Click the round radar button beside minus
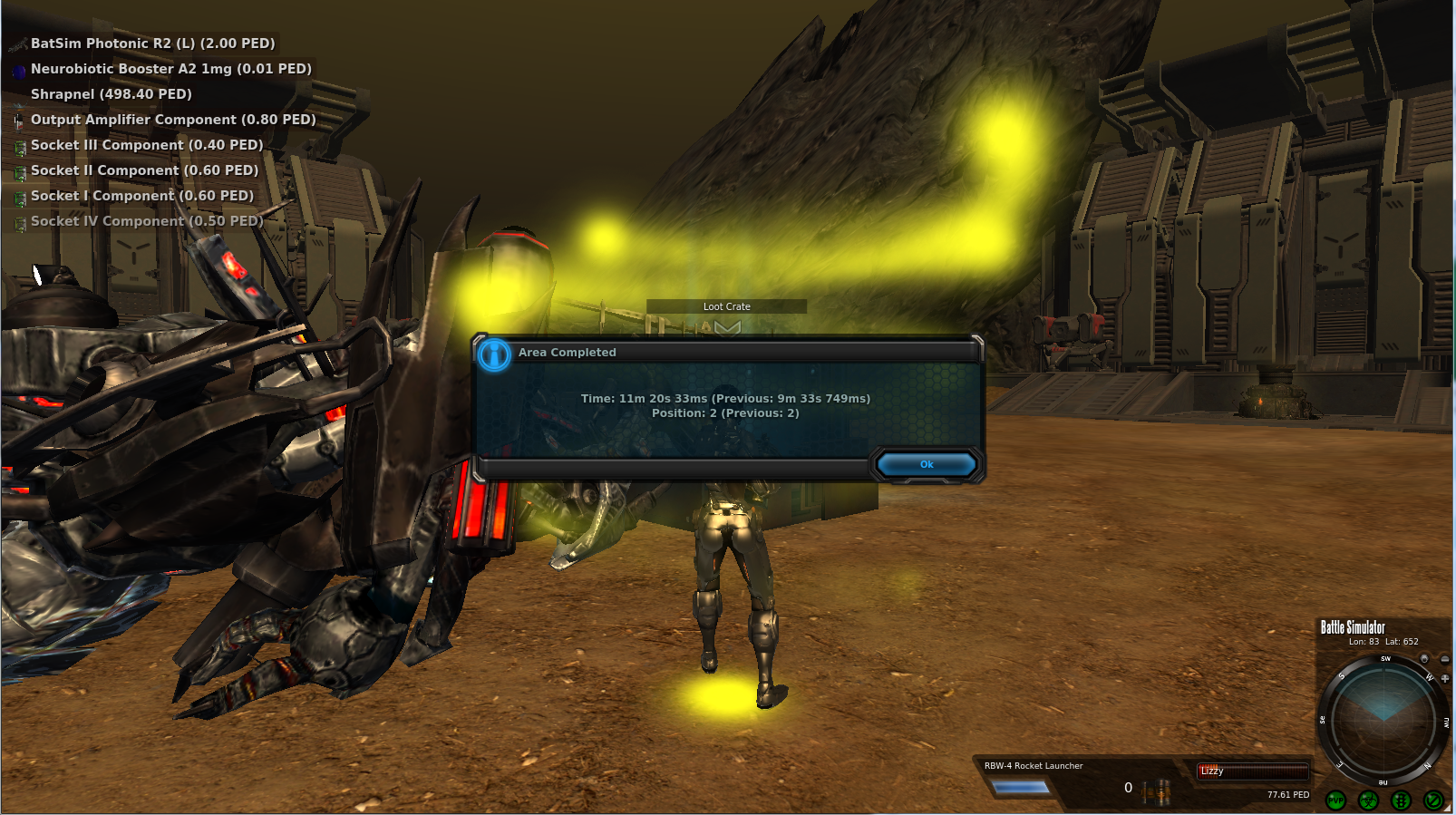This screenshot has height=815, width=1456. tap(1424, 659)
